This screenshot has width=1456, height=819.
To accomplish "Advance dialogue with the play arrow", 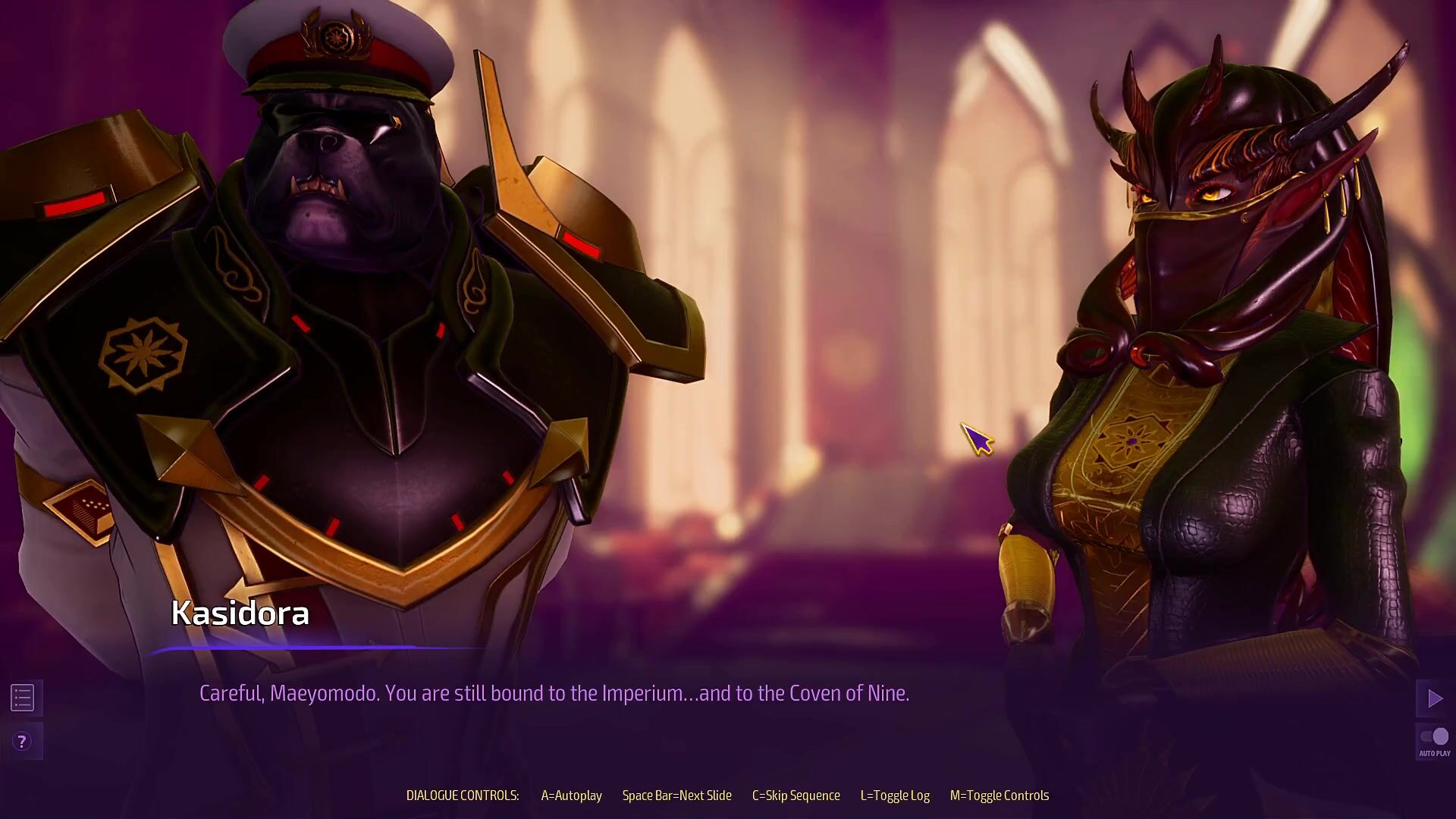I will point(1434,698).
